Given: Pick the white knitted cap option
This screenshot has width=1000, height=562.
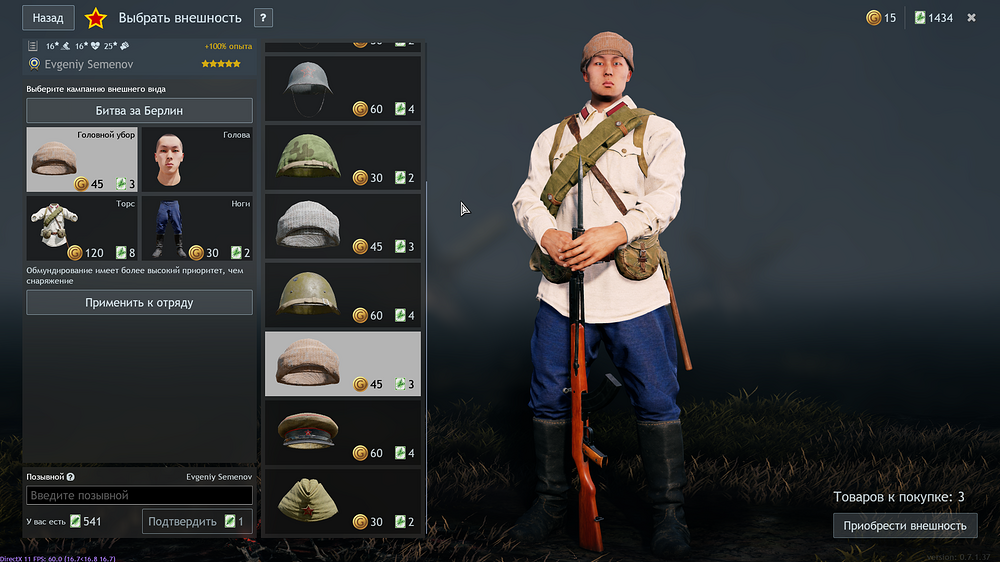Looking at the screenshot, I should (x=342, y=226).
